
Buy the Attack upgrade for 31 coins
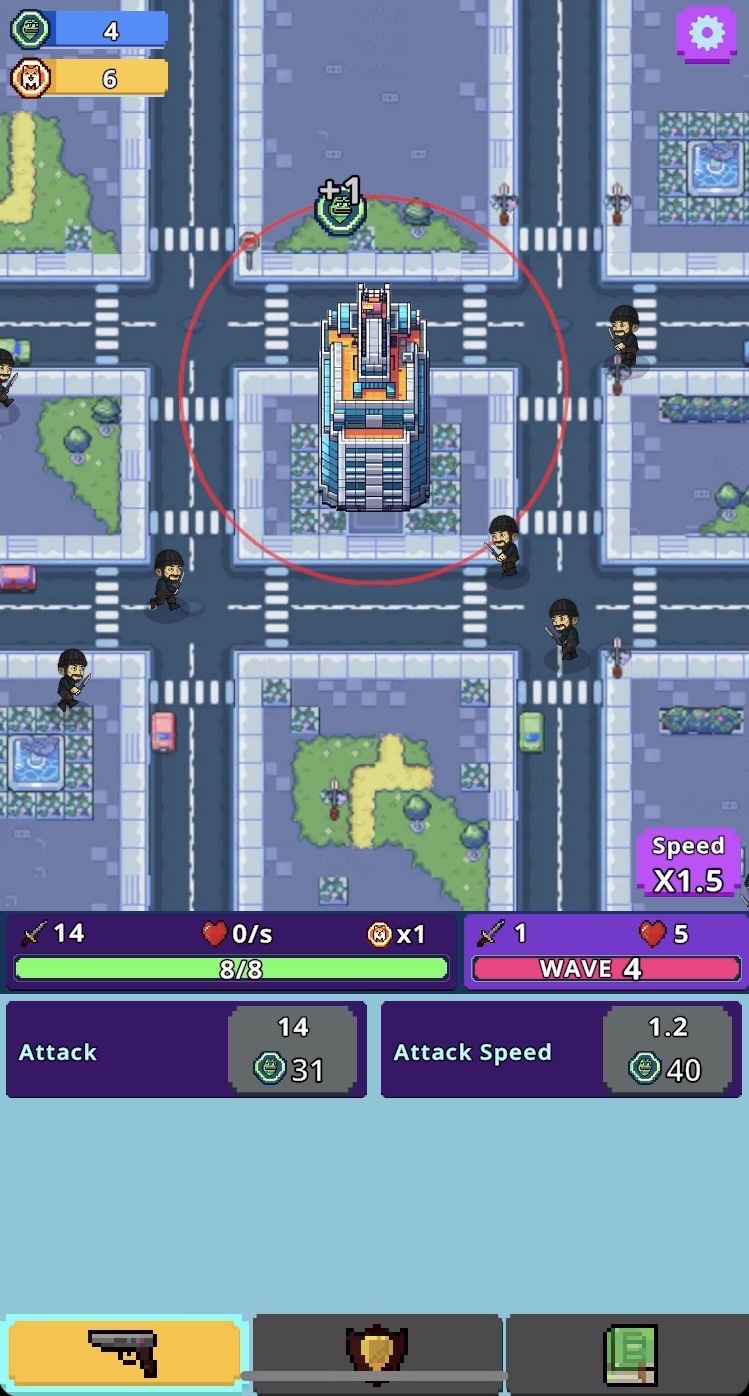click(292, 1049)
